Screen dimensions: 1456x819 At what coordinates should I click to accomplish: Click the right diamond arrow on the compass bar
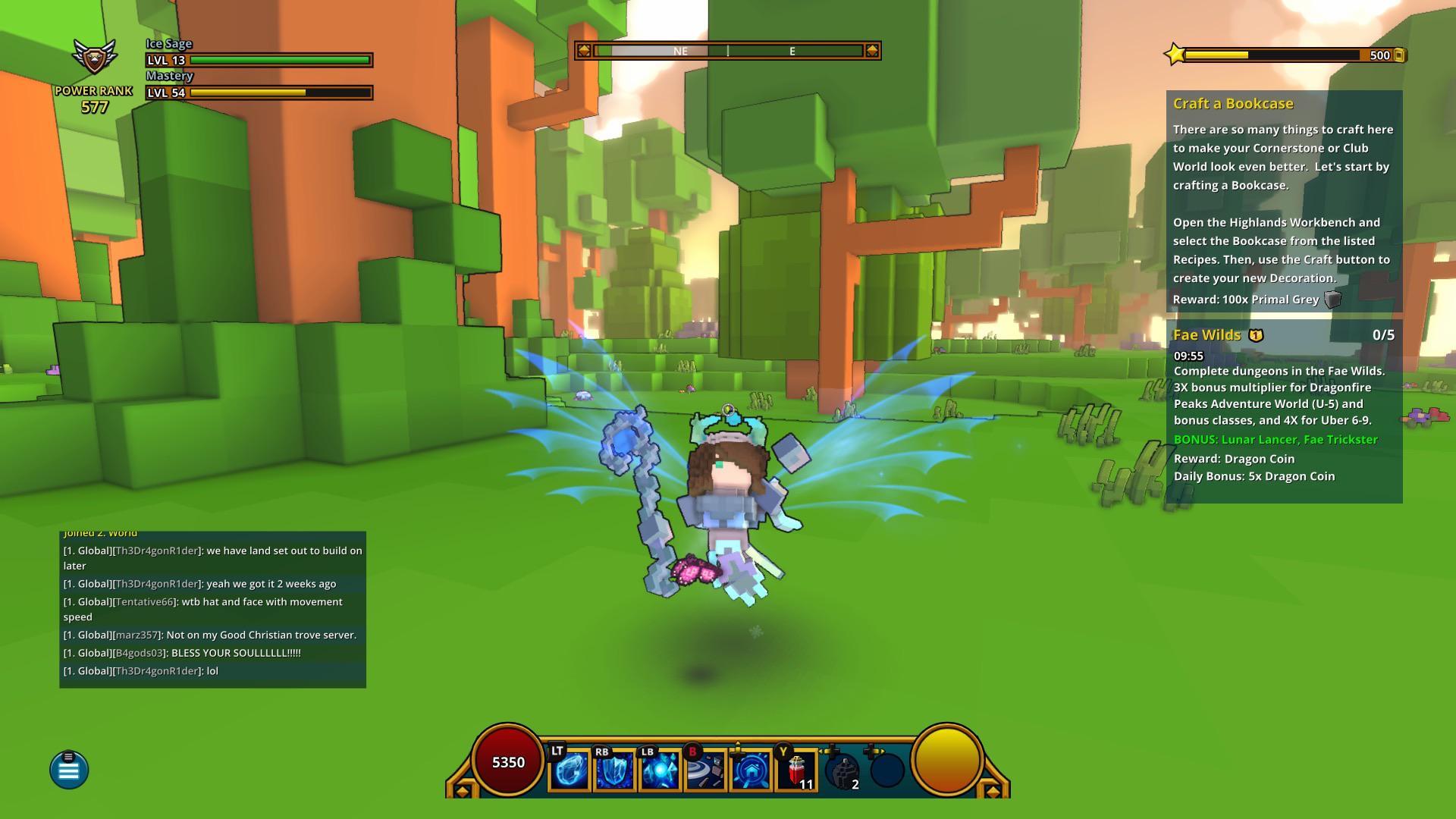[x=871, y=51]
